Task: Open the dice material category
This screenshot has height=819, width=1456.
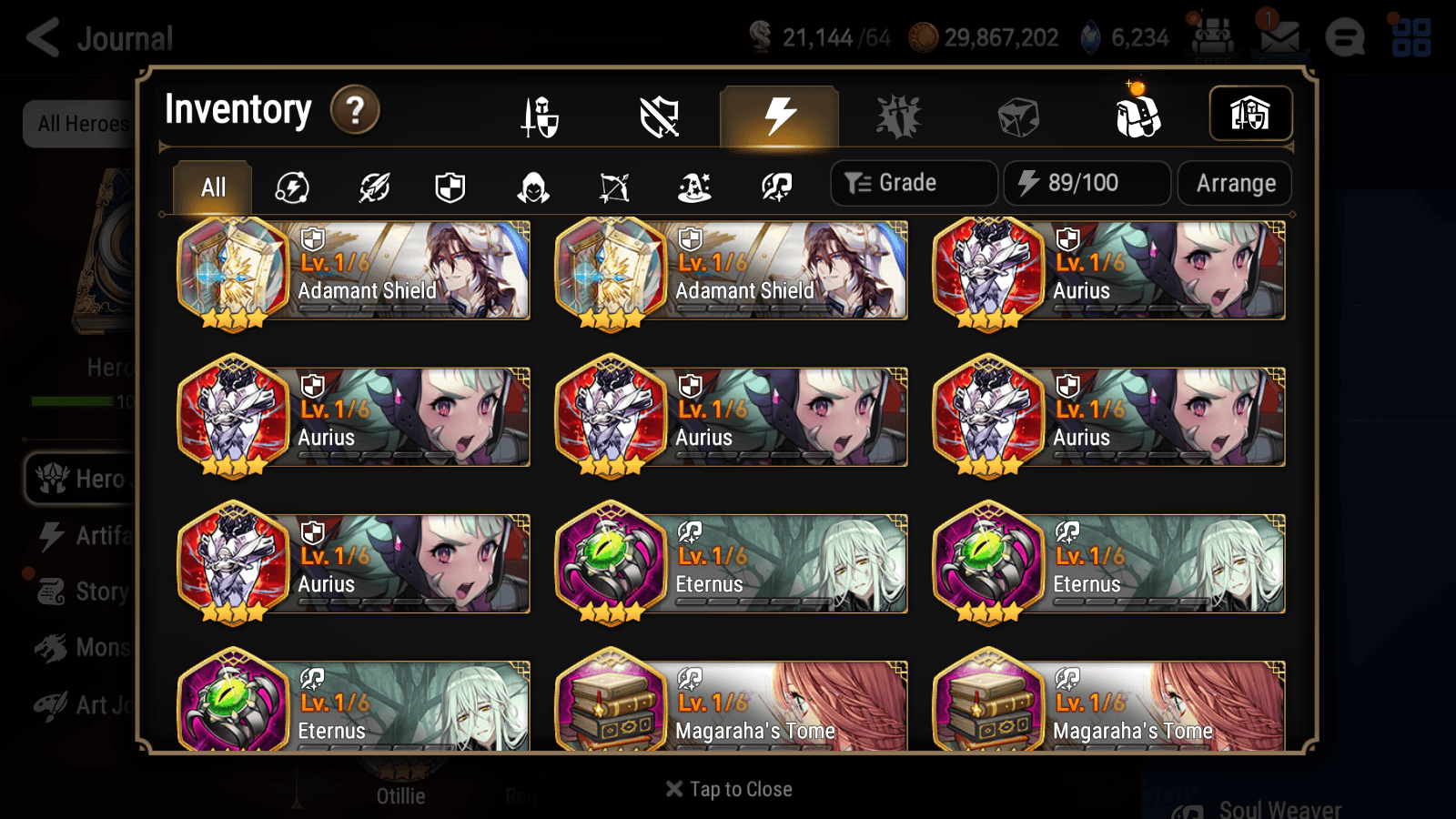Action: (x=1019, y=116)
